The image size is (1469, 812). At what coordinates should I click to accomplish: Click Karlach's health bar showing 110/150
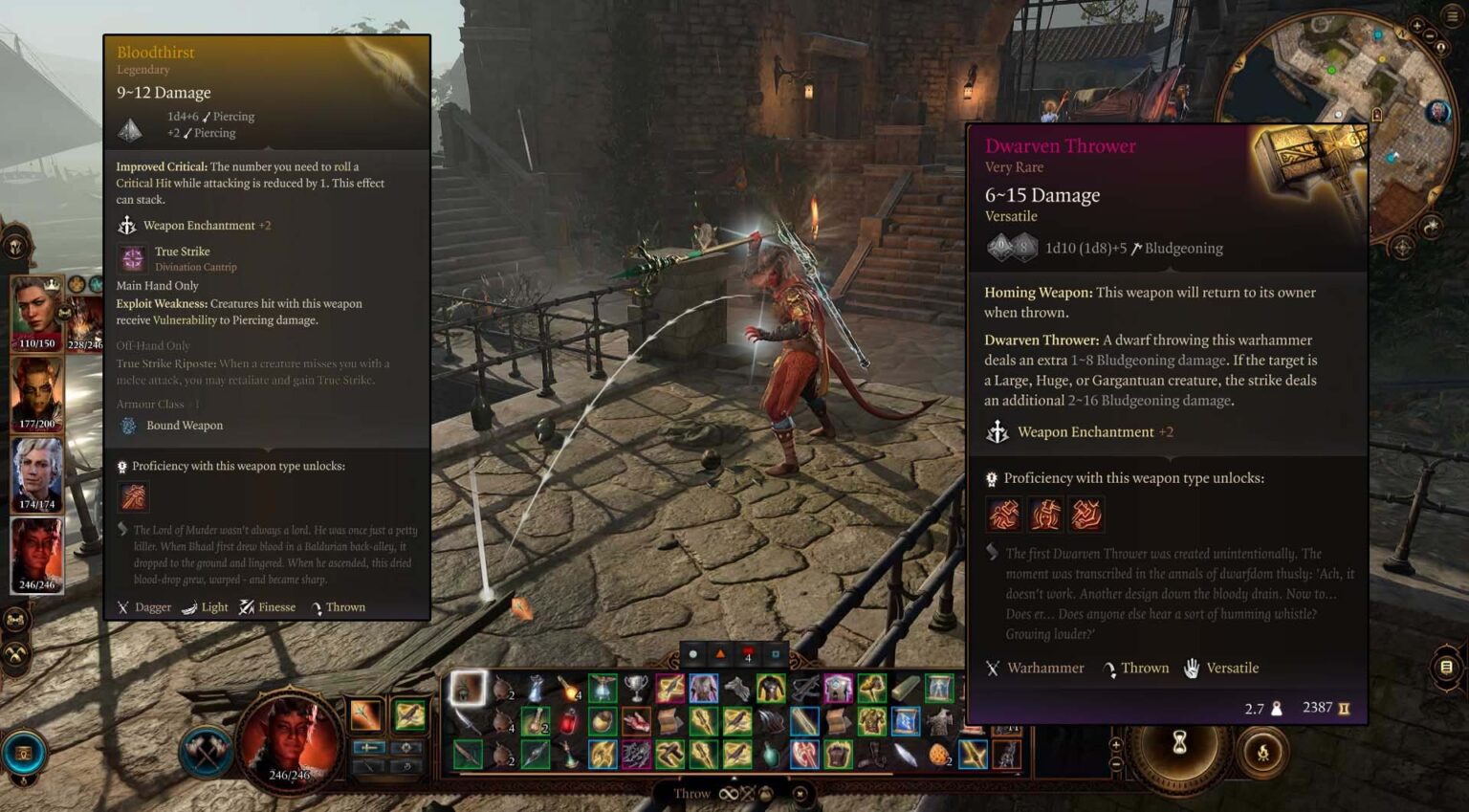tap(35, 342)
